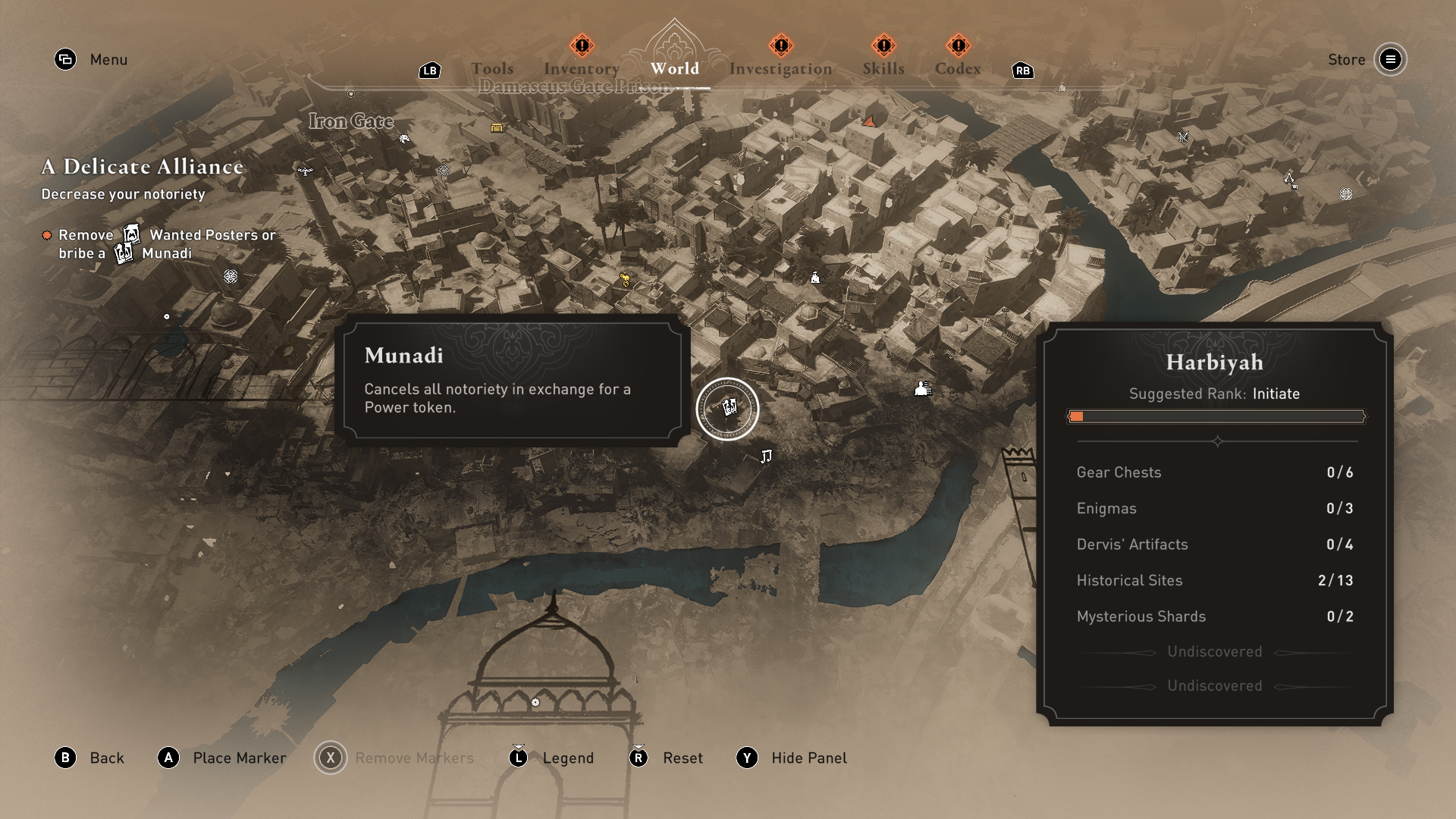The width and height of the screenshot is (1456, 819).
Task: Click the musical note musician icon below Munadi
Action: [x=767, y=455]
